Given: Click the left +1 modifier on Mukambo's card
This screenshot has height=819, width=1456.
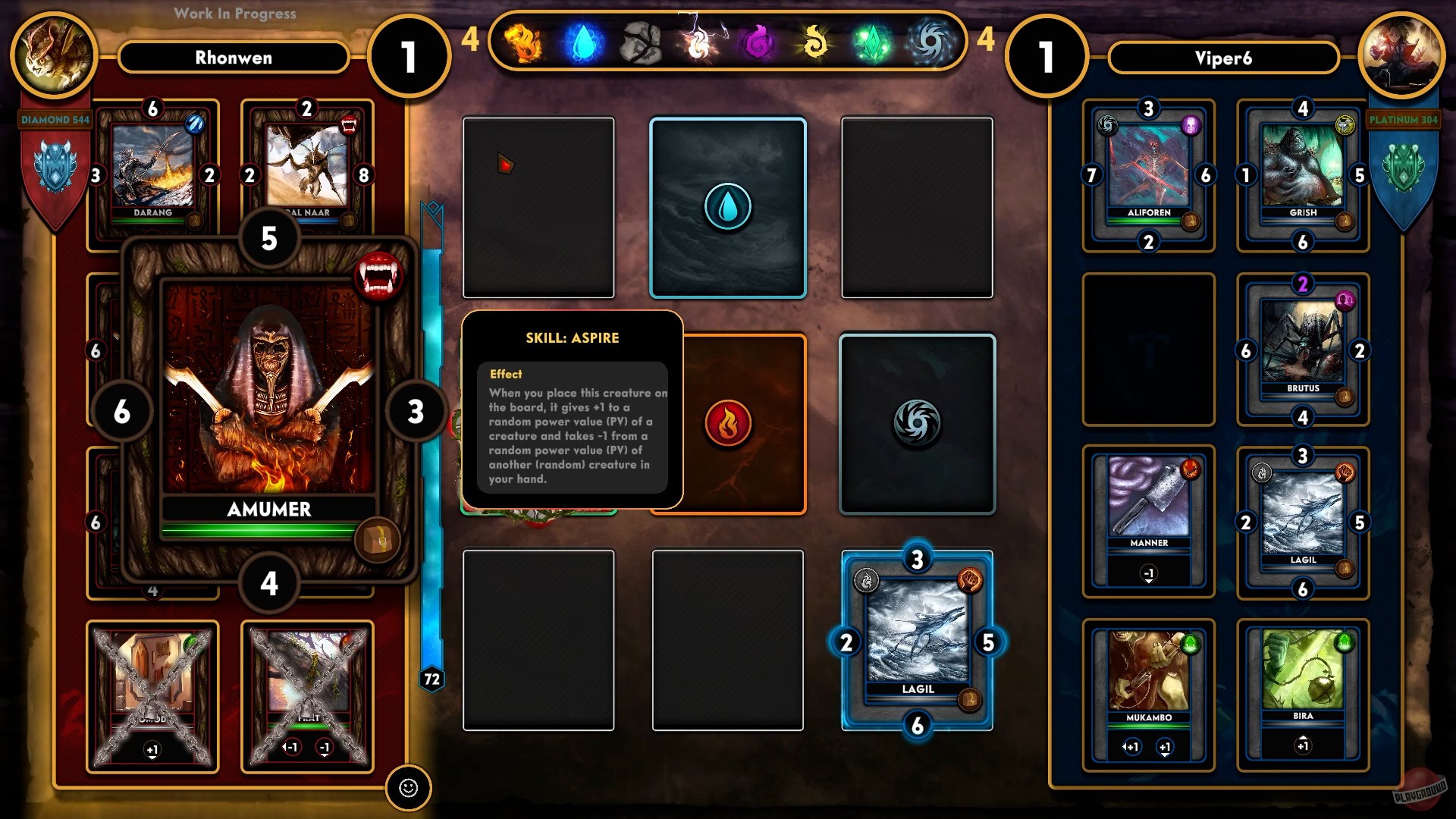Looking at the screenshot, I should click(1131, 747).
